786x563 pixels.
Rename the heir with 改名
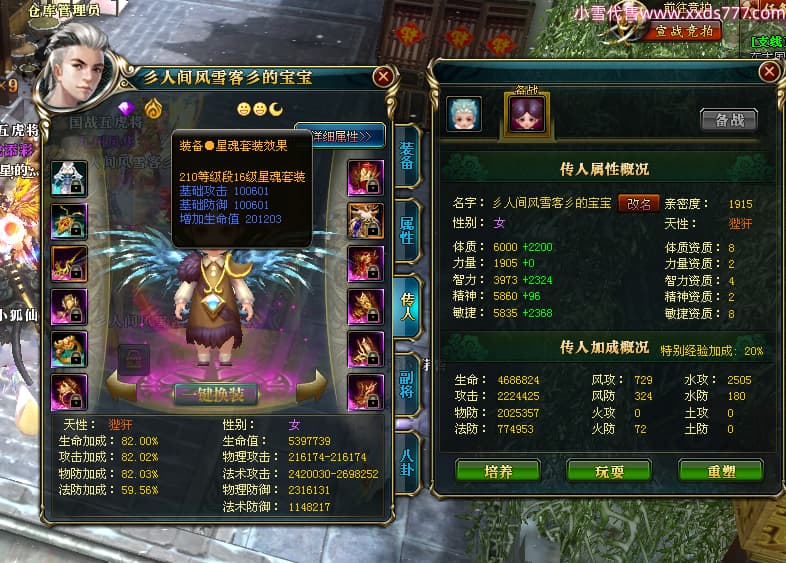pos(639,203)
